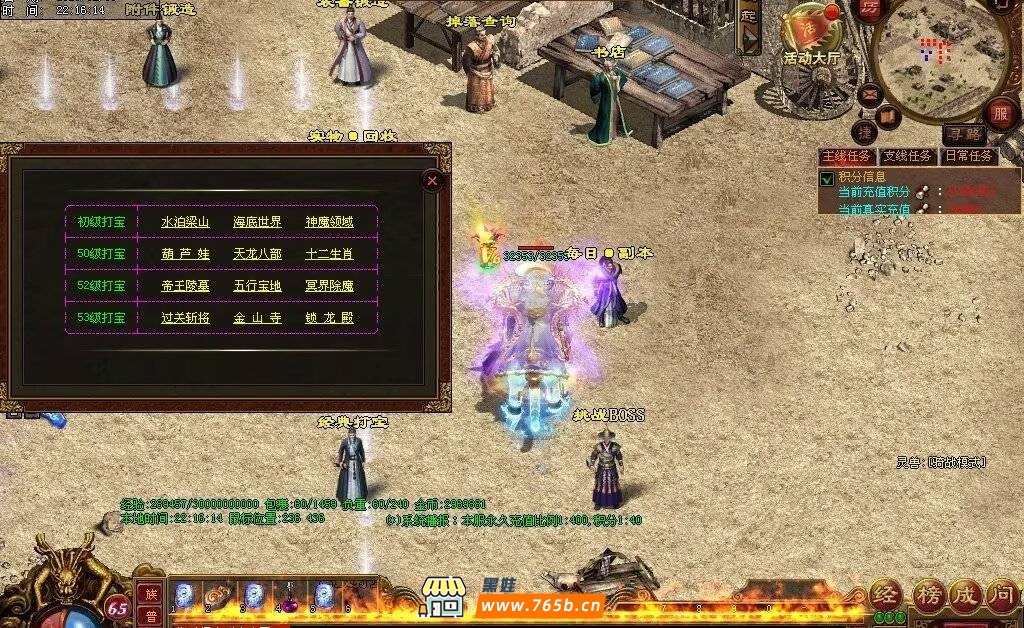Go to 金山寺 map

257,318
